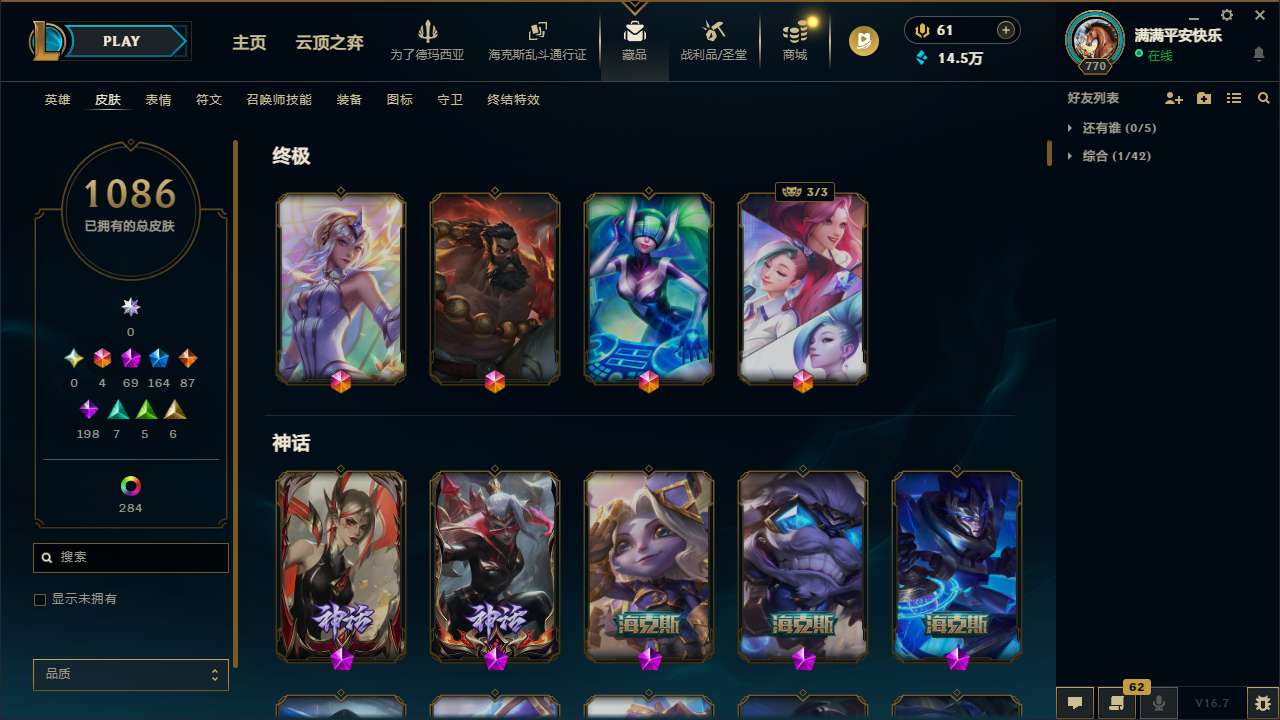
Task: Switch to the 英雄 collection tab
Action: pos(57,100)
